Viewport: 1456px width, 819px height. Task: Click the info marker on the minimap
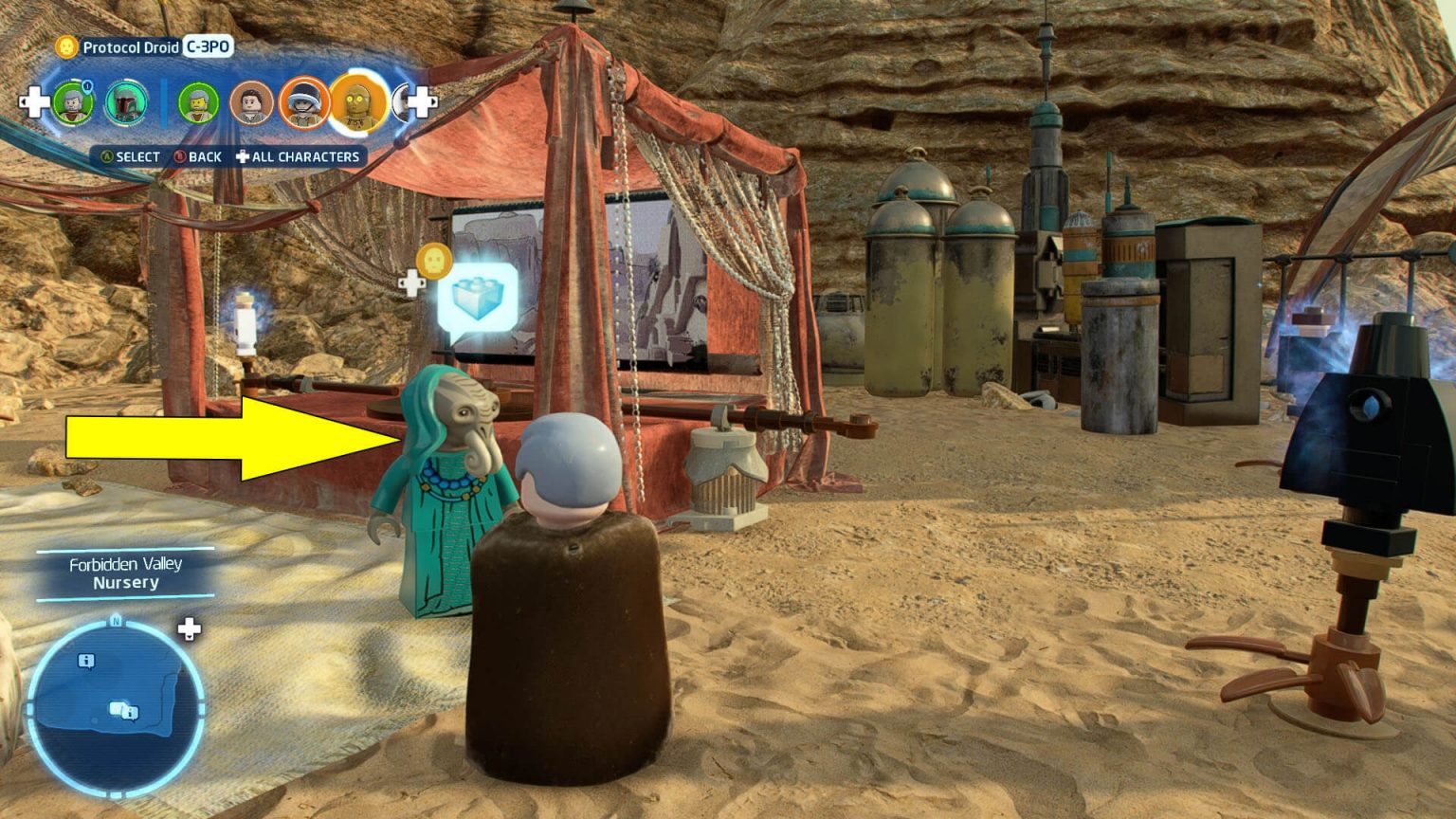click(x=85, y=662)
